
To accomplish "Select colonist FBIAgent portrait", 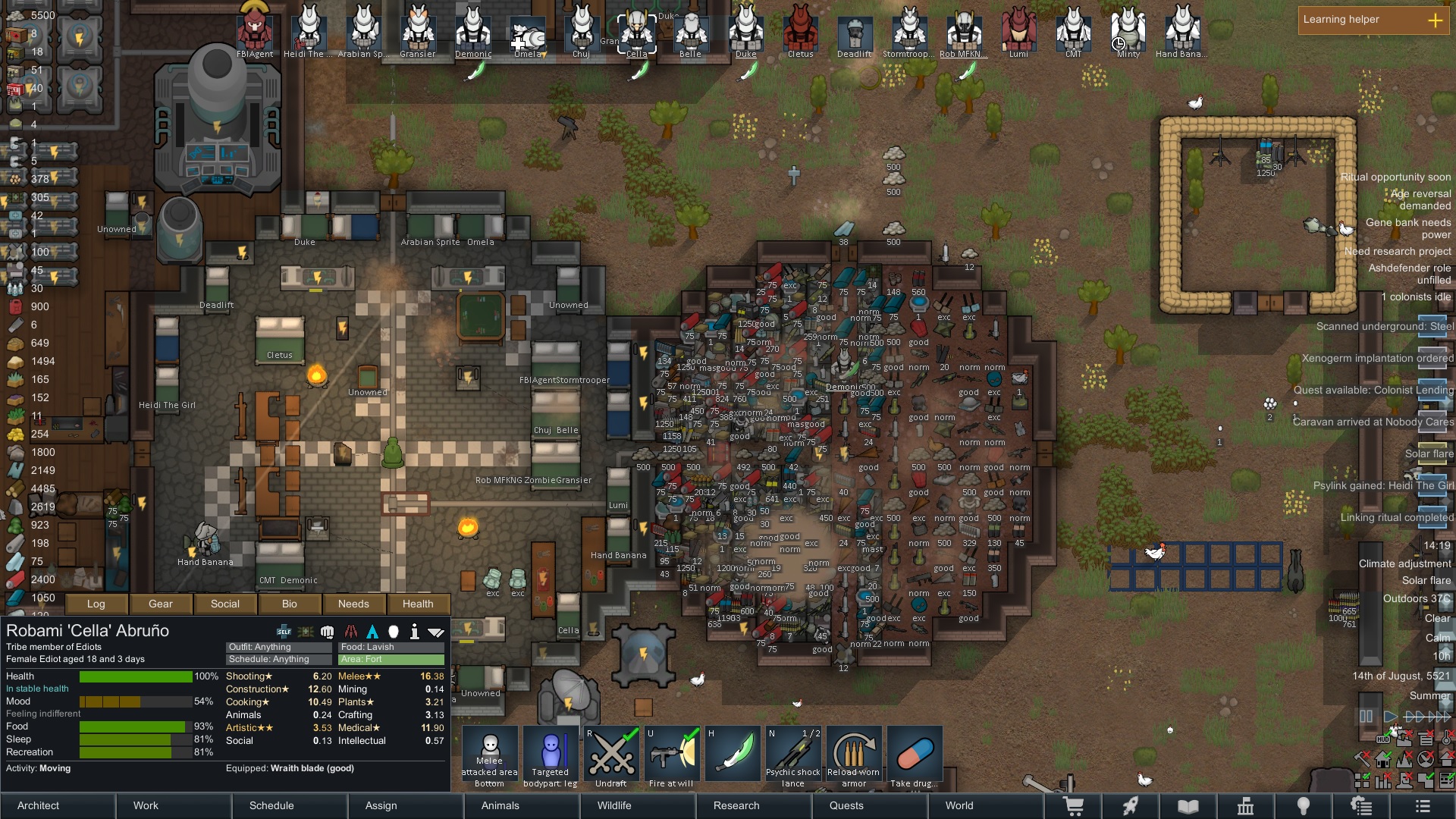I will 255,32.
